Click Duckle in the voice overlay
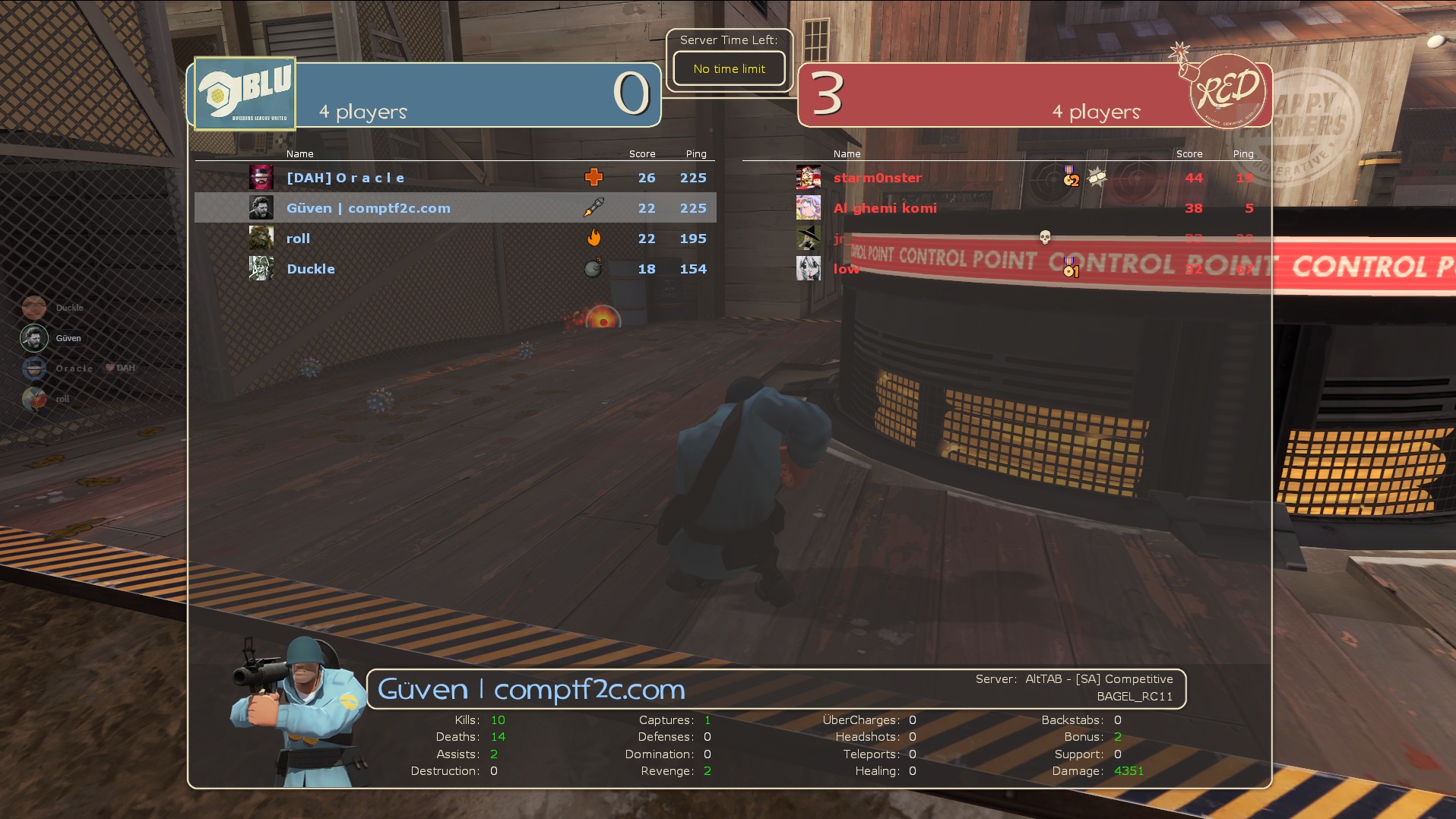1456x819 pixels. pos(69,308)
